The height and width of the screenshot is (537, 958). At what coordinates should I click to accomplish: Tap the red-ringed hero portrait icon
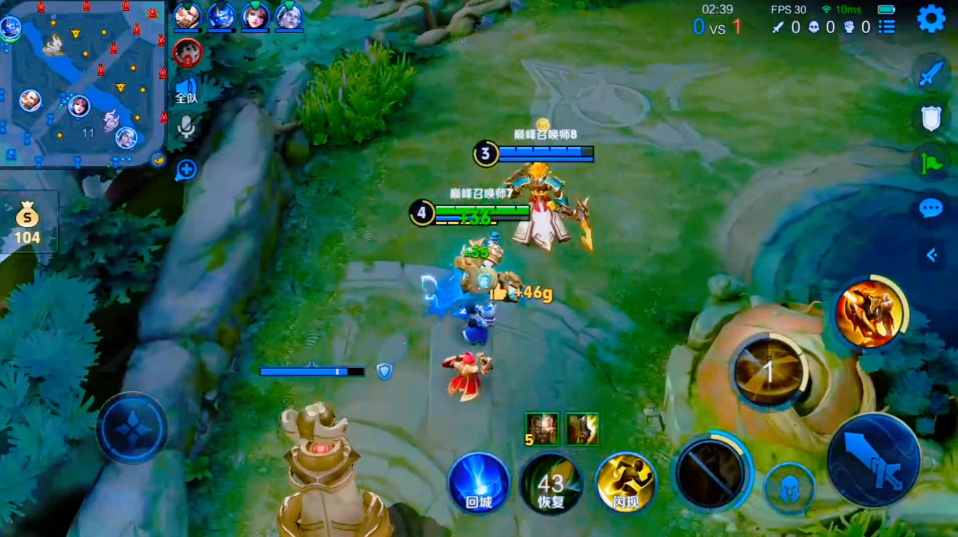coord(187,51)
